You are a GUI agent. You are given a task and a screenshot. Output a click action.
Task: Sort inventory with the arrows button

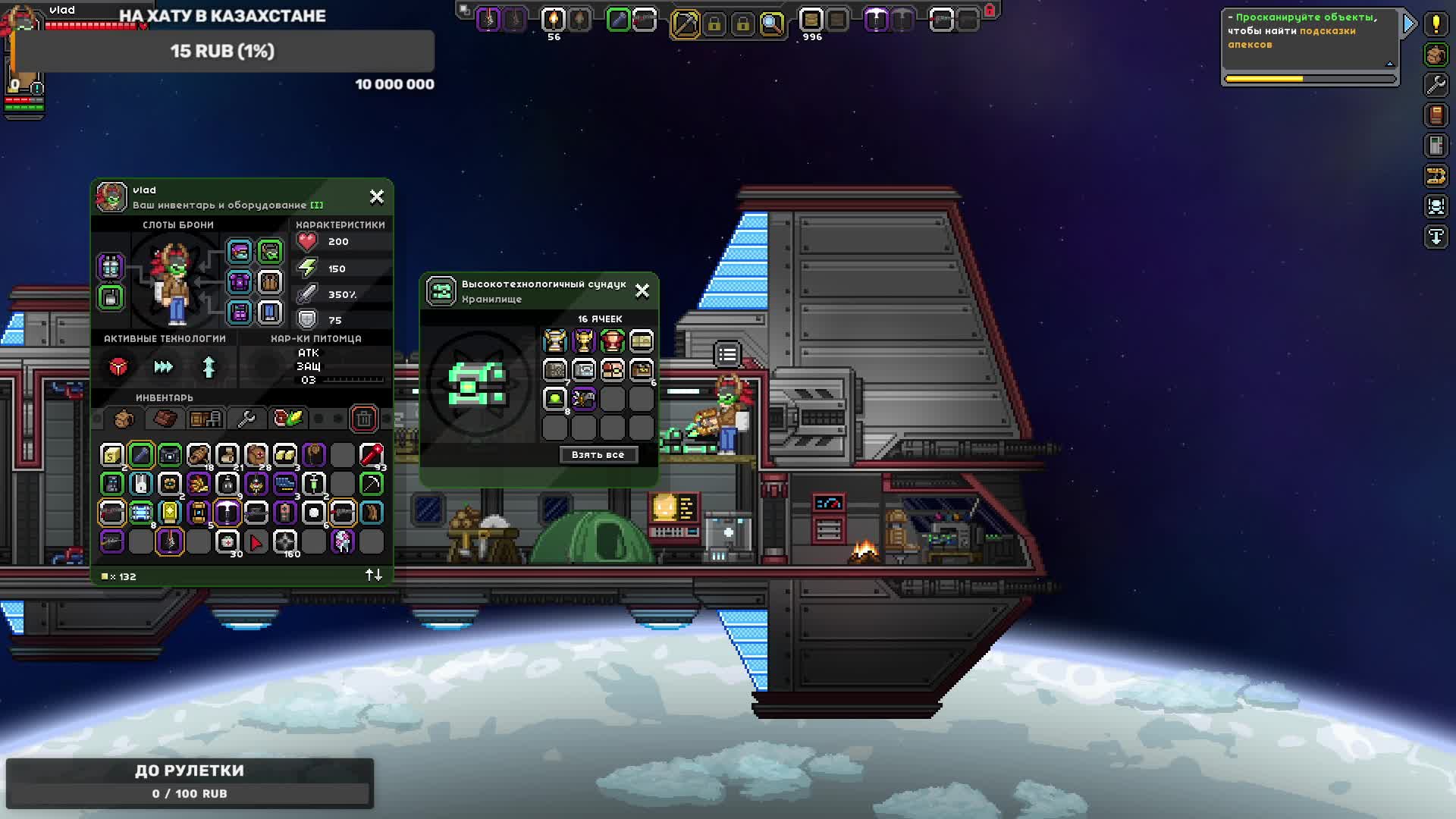[374, 576]
